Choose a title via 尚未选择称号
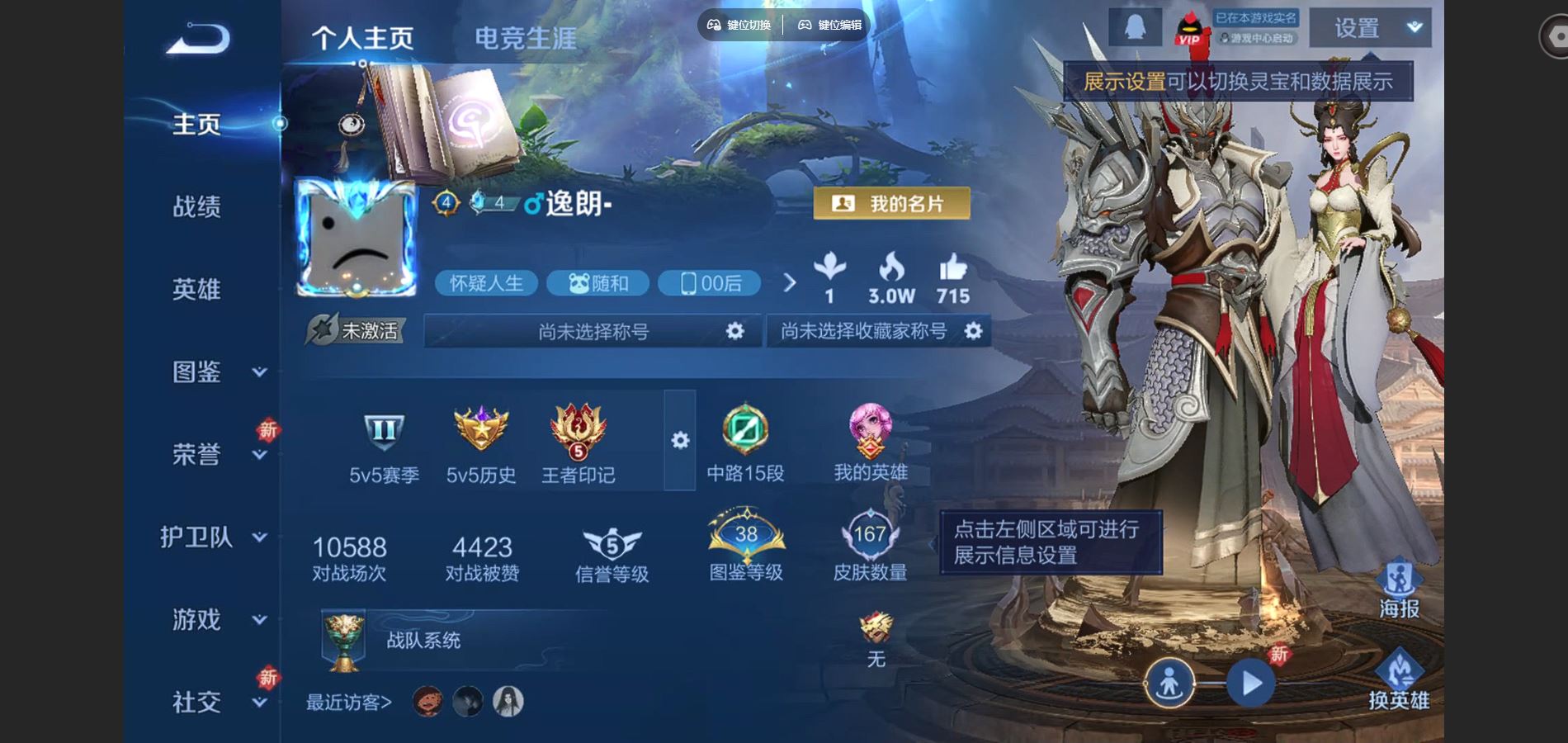Screen dimensions: 1568x743 (x=593, y=331)
